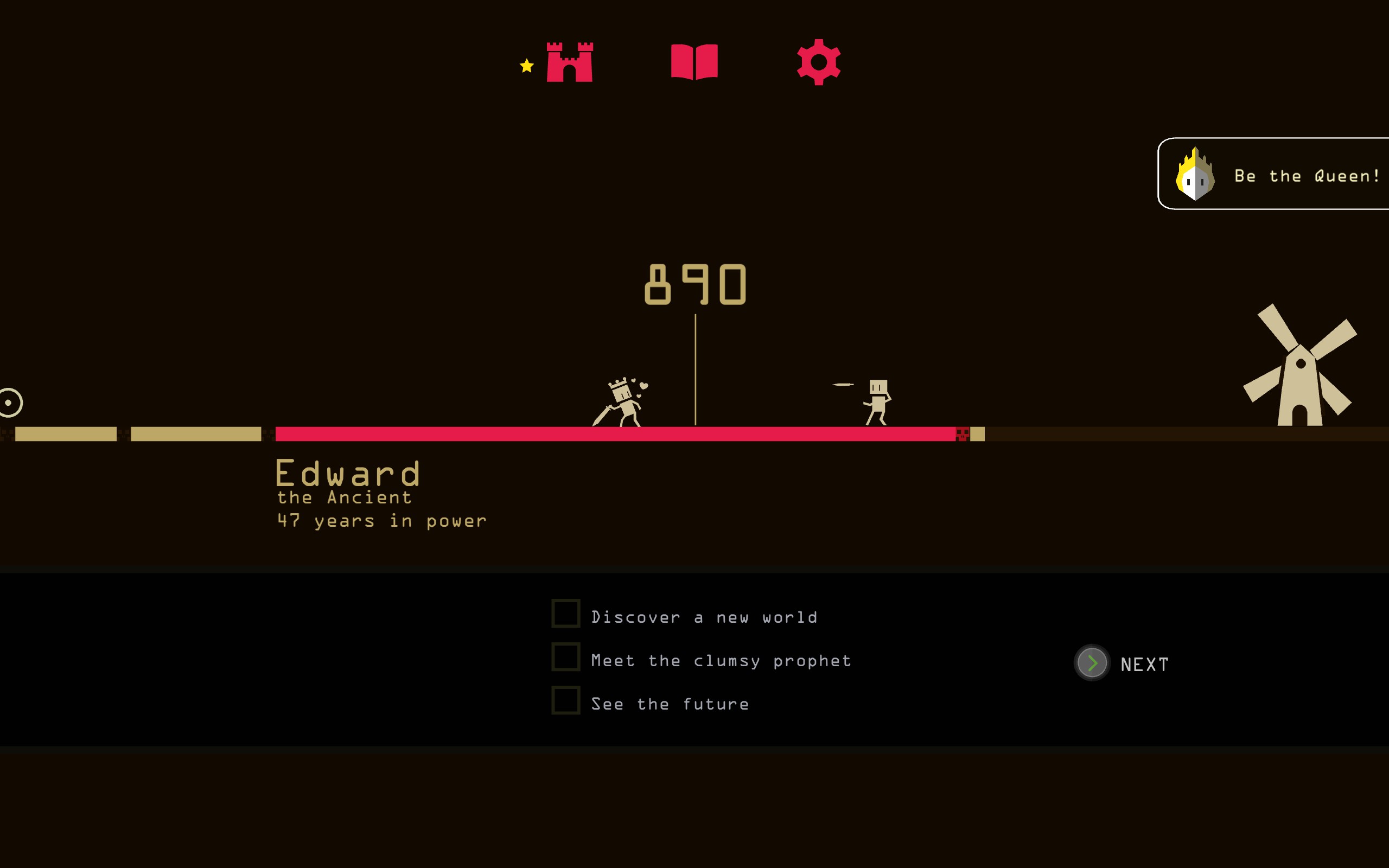
Task: Open the castle kingdom view
Action: (x=570, y=63)
